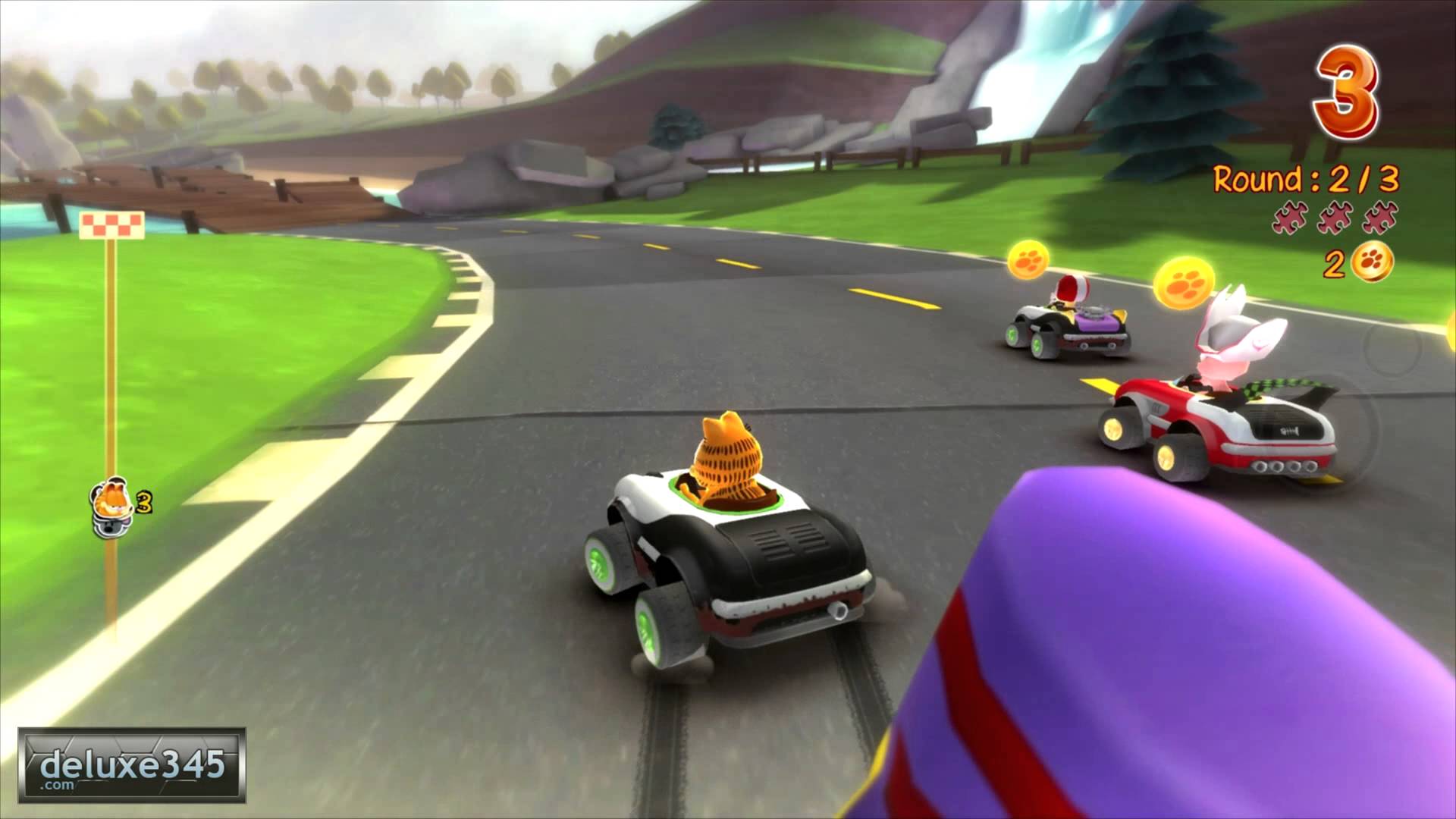Click the paw coin counter icon

click(1372, 262)
